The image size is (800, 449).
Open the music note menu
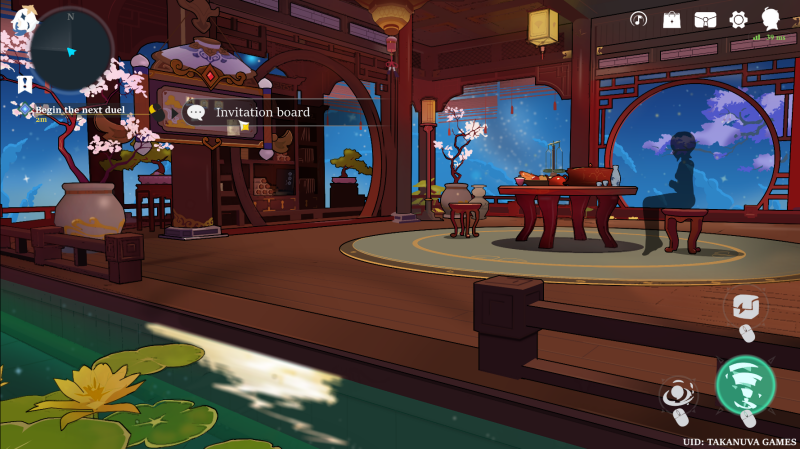pos(639,19)
